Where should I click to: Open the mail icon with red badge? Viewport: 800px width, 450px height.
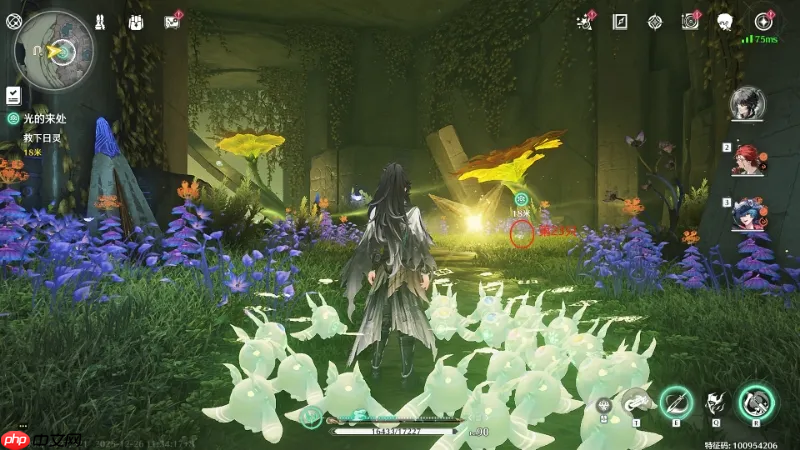172,21
